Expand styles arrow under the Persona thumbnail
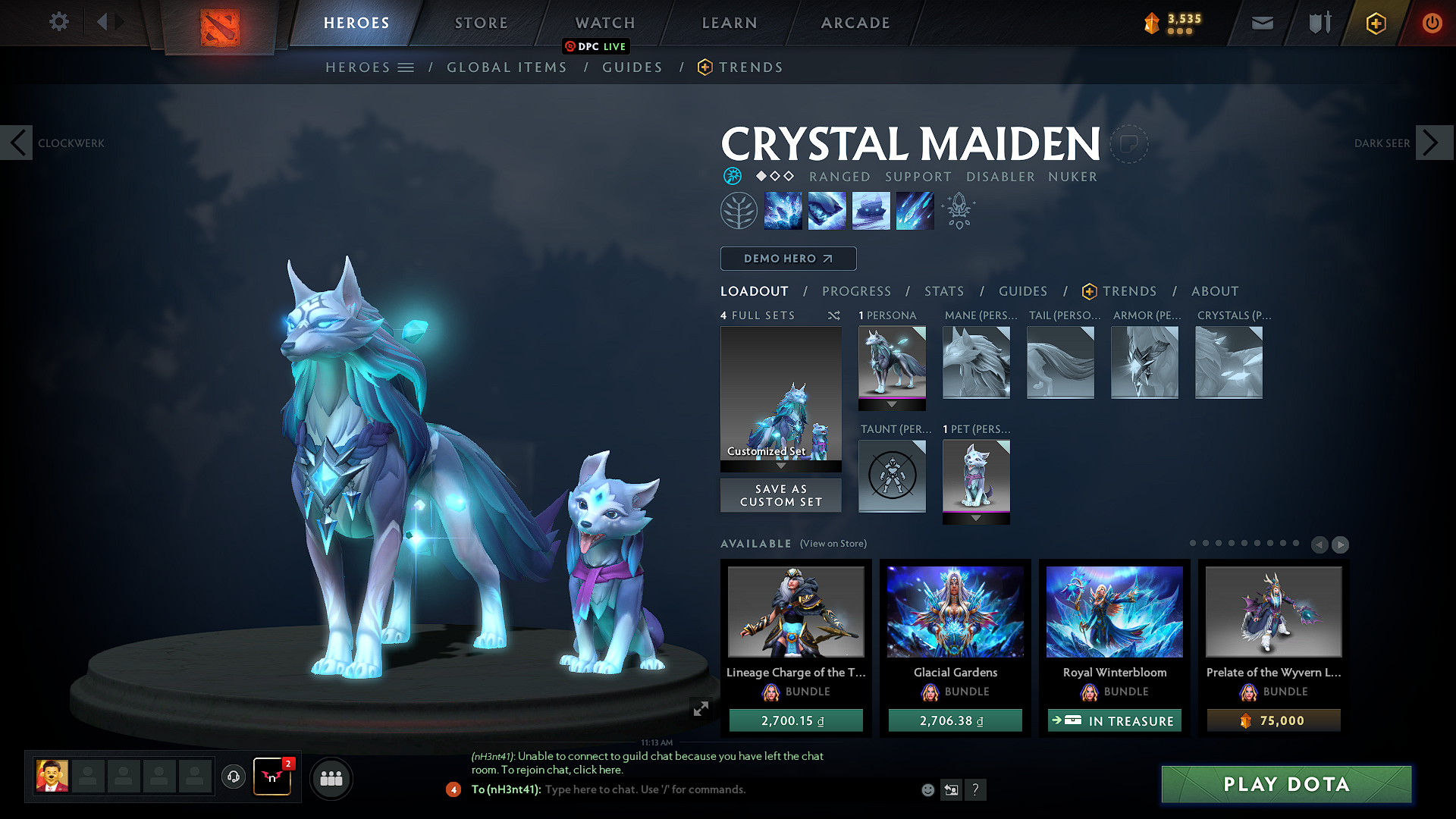The image size is (1456, 819). (892, 403)
